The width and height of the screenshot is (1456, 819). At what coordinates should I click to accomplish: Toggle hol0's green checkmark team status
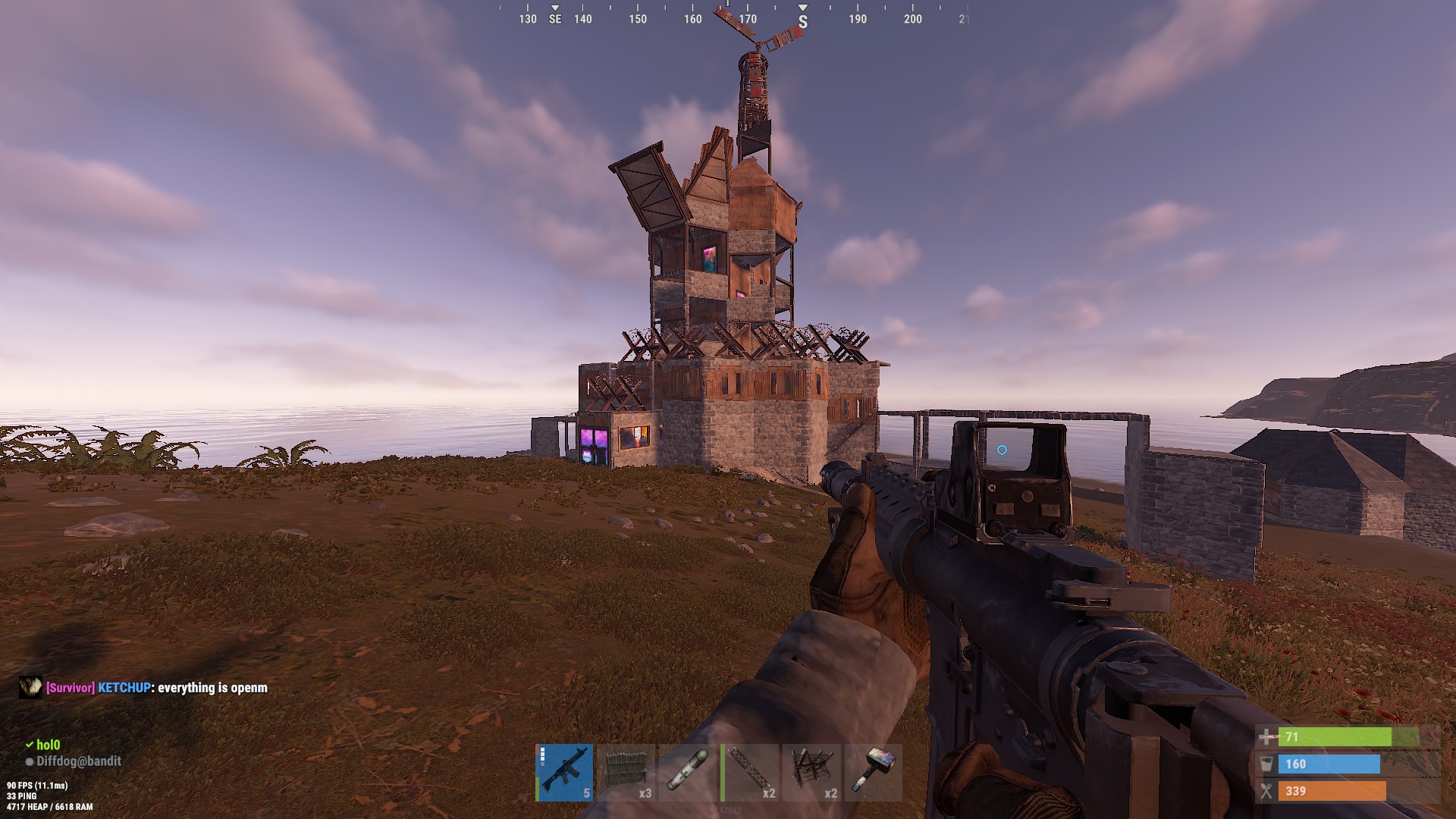click(28, 744)
